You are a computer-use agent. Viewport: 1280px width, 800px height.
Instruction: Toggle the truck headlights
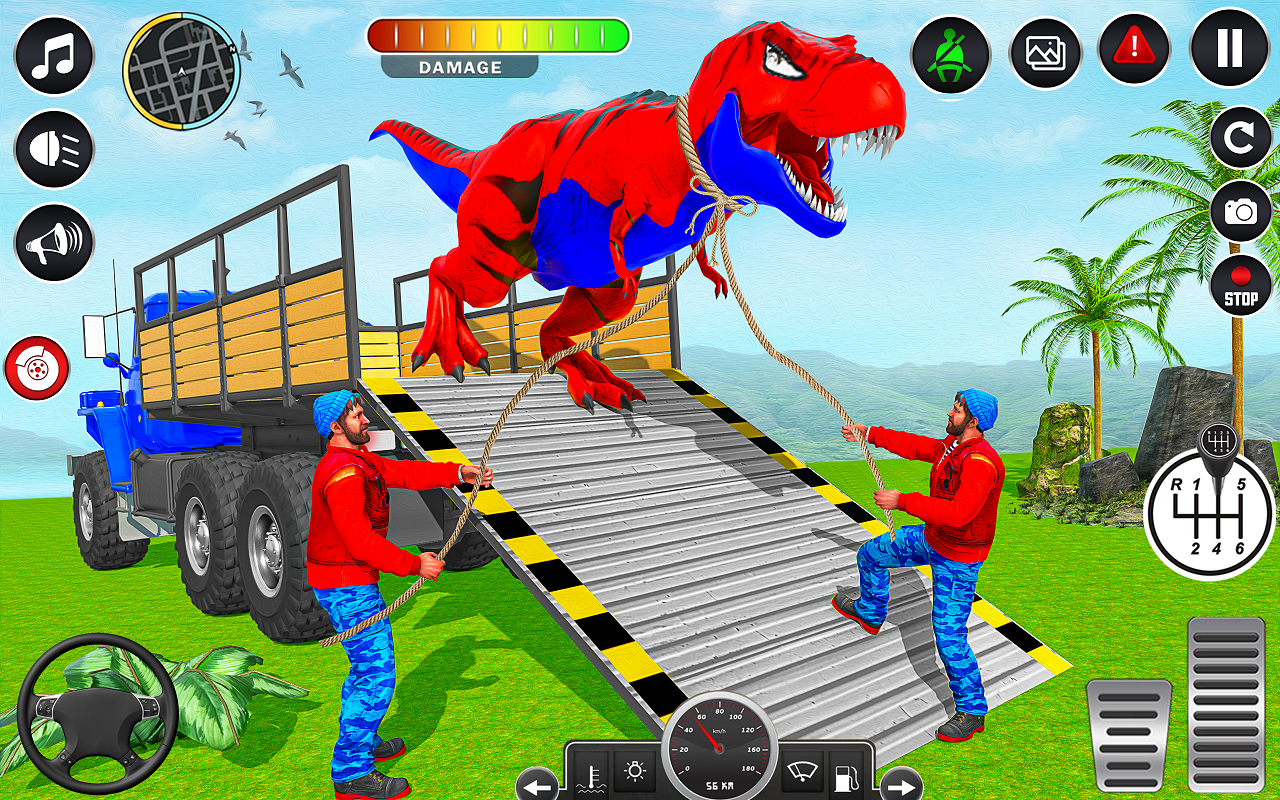point(53,150)
